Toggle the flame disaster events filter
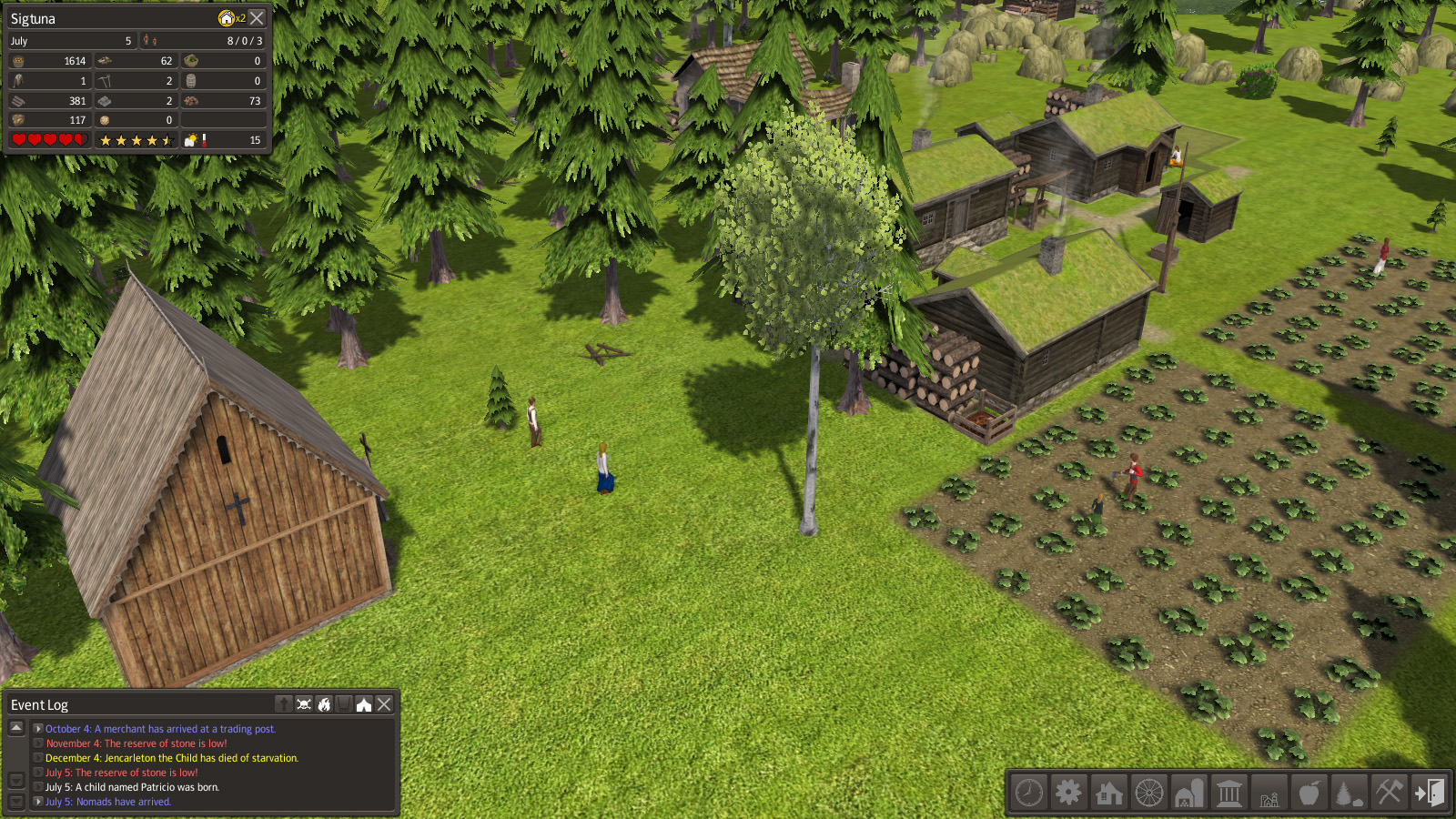The image size is (1456, 819). [x=324, y=704]
